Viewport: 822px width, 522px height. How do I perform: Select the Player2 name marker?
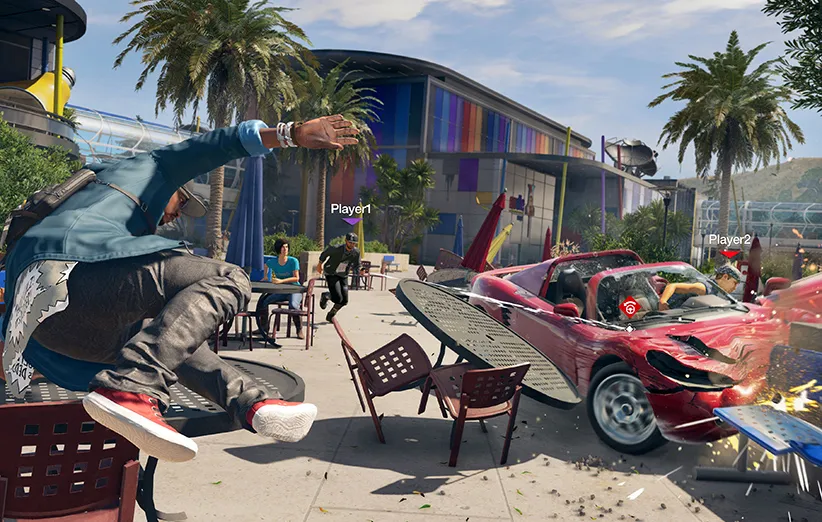pos(729,240)
